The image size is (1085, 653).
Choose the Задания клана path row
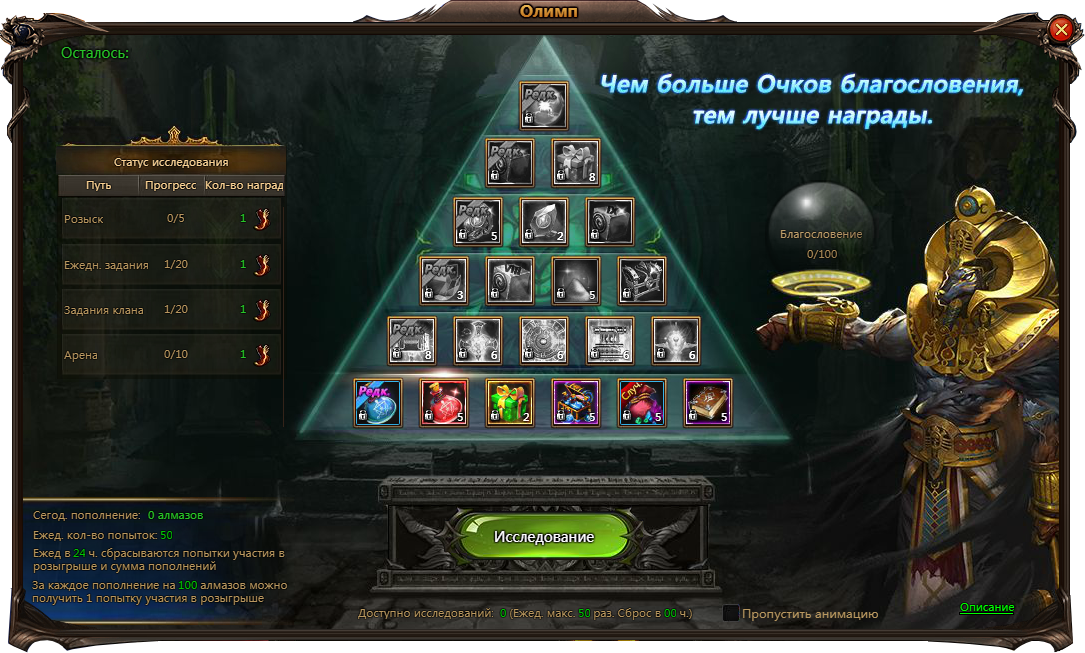click(x=172, y=310)
